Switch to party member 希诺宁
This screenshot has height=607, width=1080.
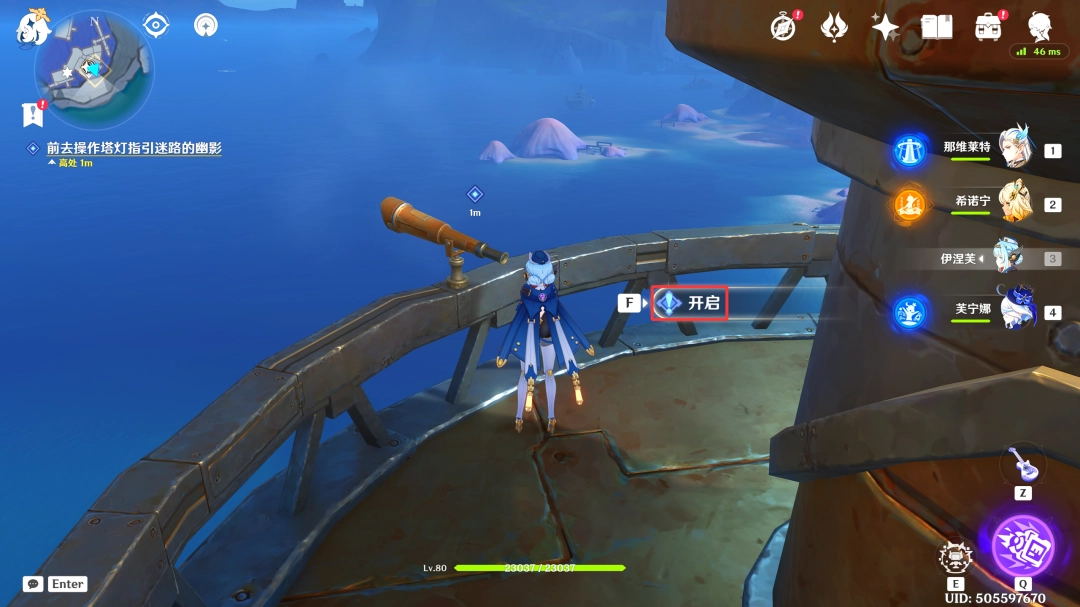point(1014,204)
